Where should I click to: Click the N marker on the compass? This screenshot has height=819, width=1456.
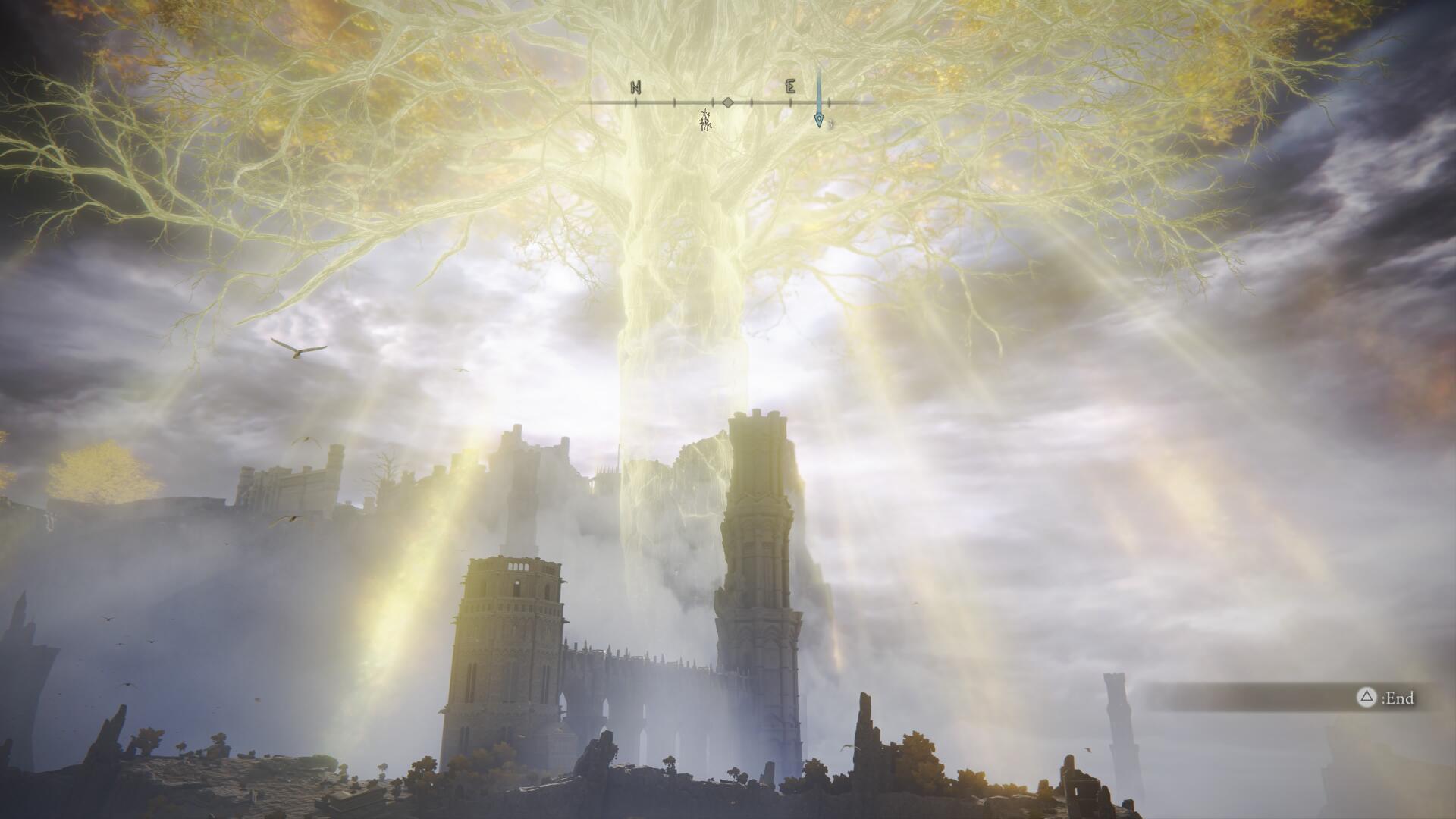[x=635, y=86]
